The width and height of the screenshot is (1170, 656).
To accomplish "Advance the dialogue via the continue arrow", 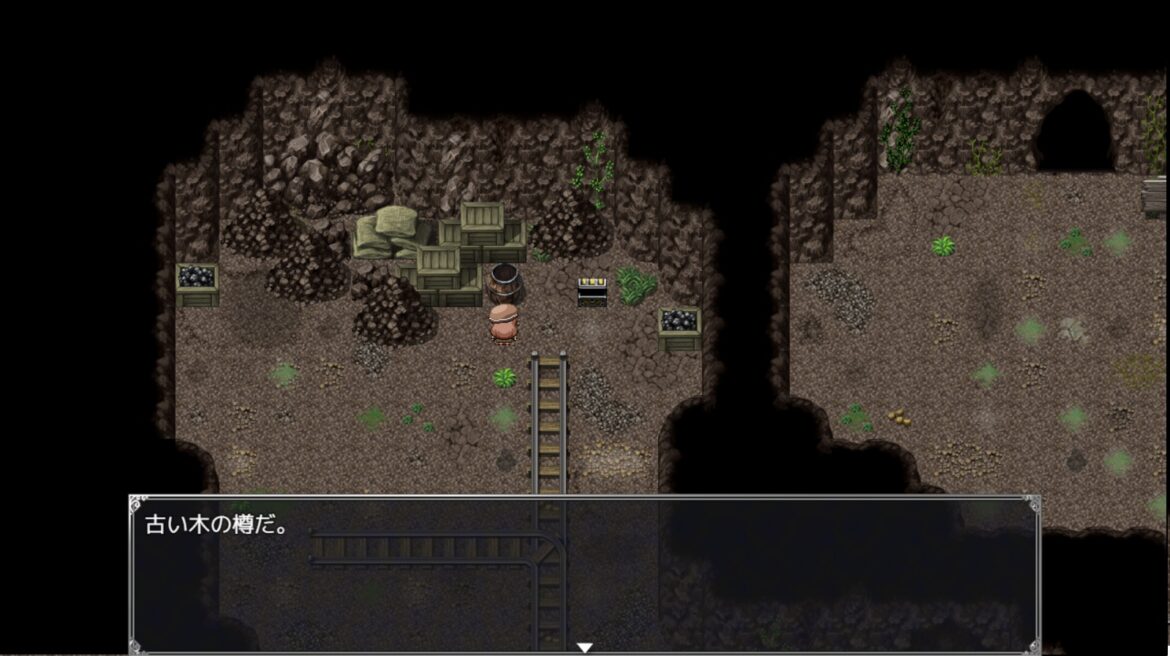I will (585, 647).
